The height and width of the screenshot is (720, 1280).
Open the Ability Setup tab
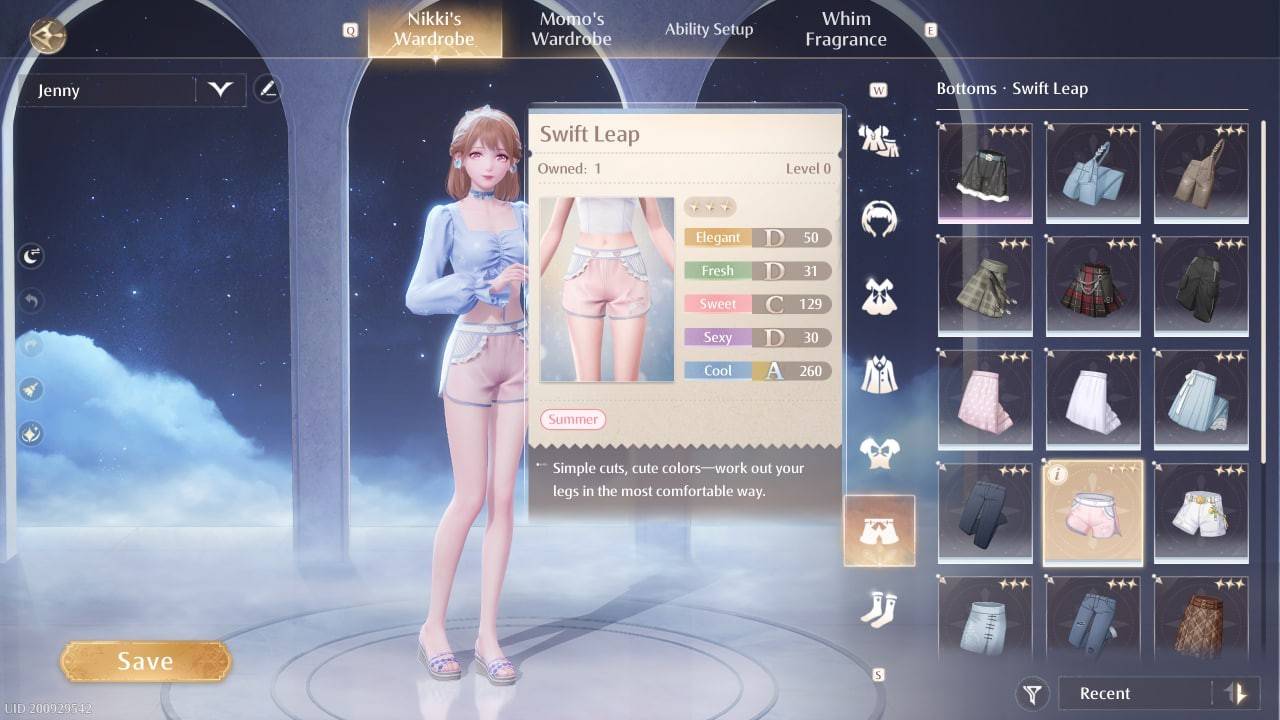point(709,29)
